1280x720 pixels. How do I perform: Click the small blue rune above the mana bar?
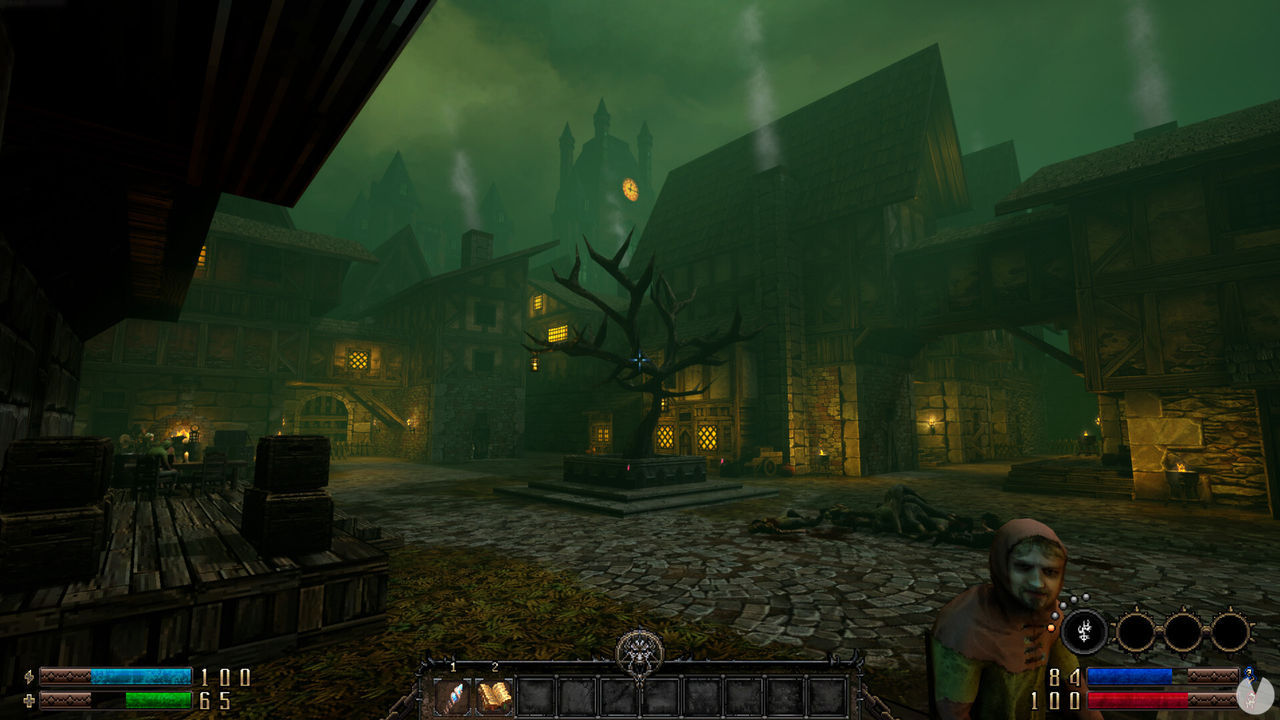pos(1248,675)
